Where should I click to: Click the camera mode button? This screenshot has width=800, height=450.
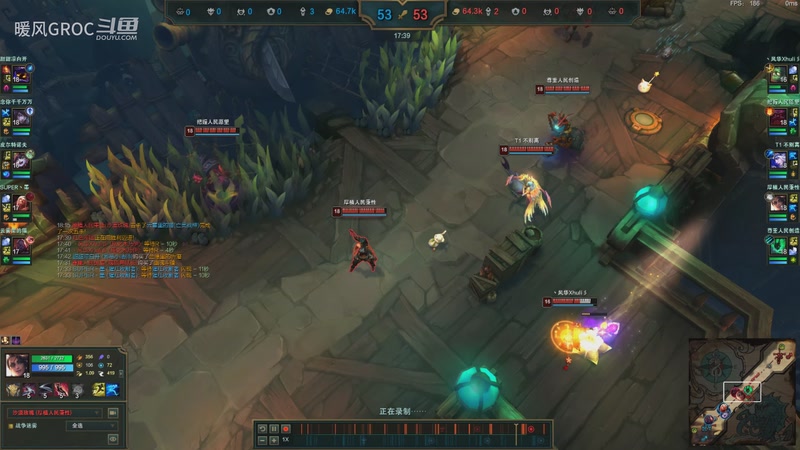point(113,412)
